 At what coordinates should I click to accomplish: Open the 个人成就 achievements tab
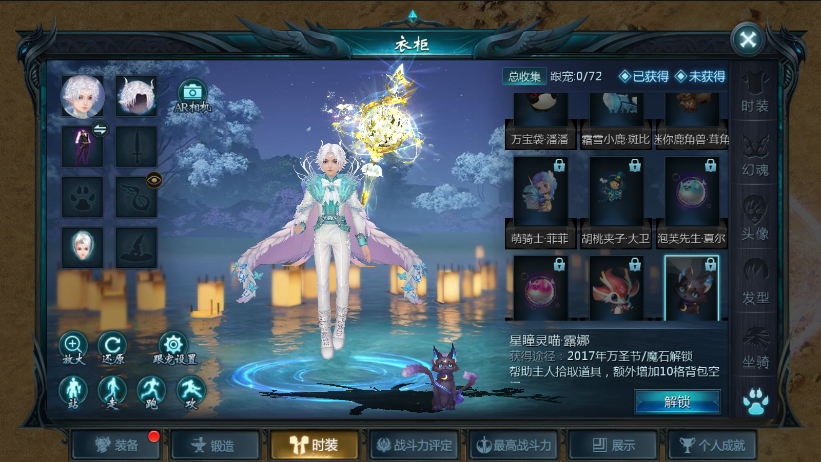pyautogui.click(x=712, y=445)
